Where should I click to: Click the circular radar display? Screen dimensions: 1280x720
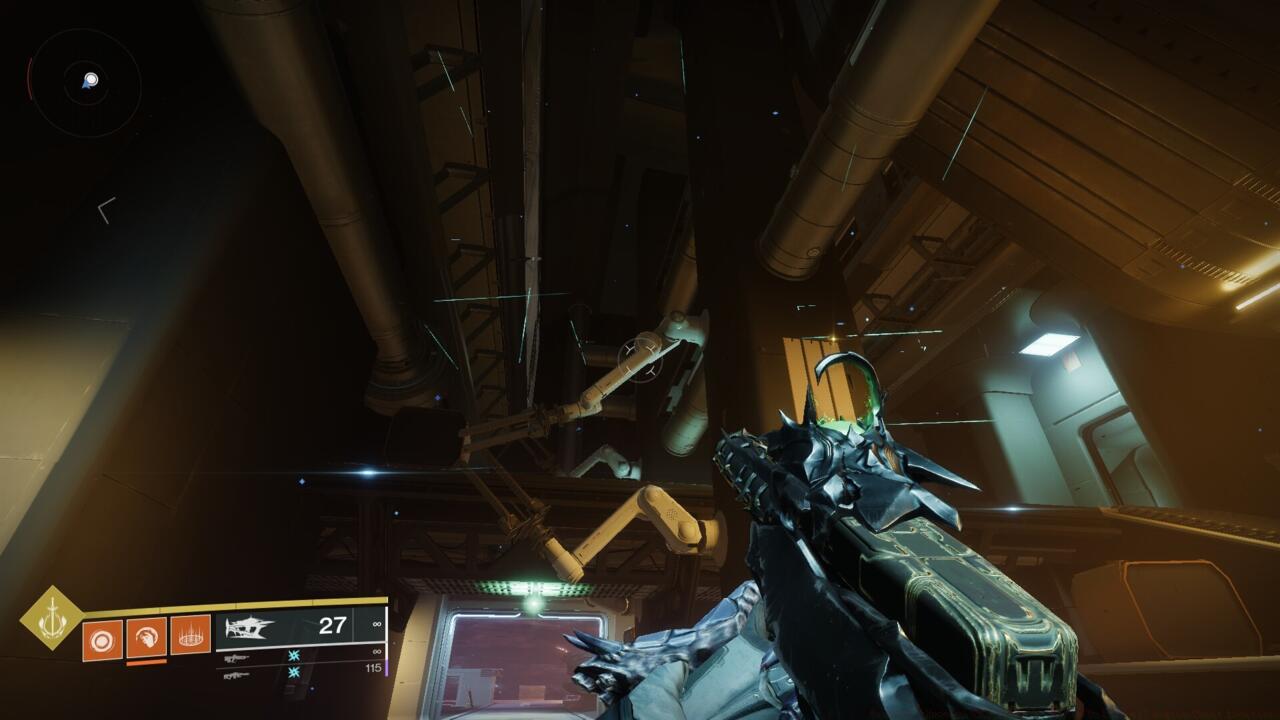pyautogui.click(x=85, y=82)
